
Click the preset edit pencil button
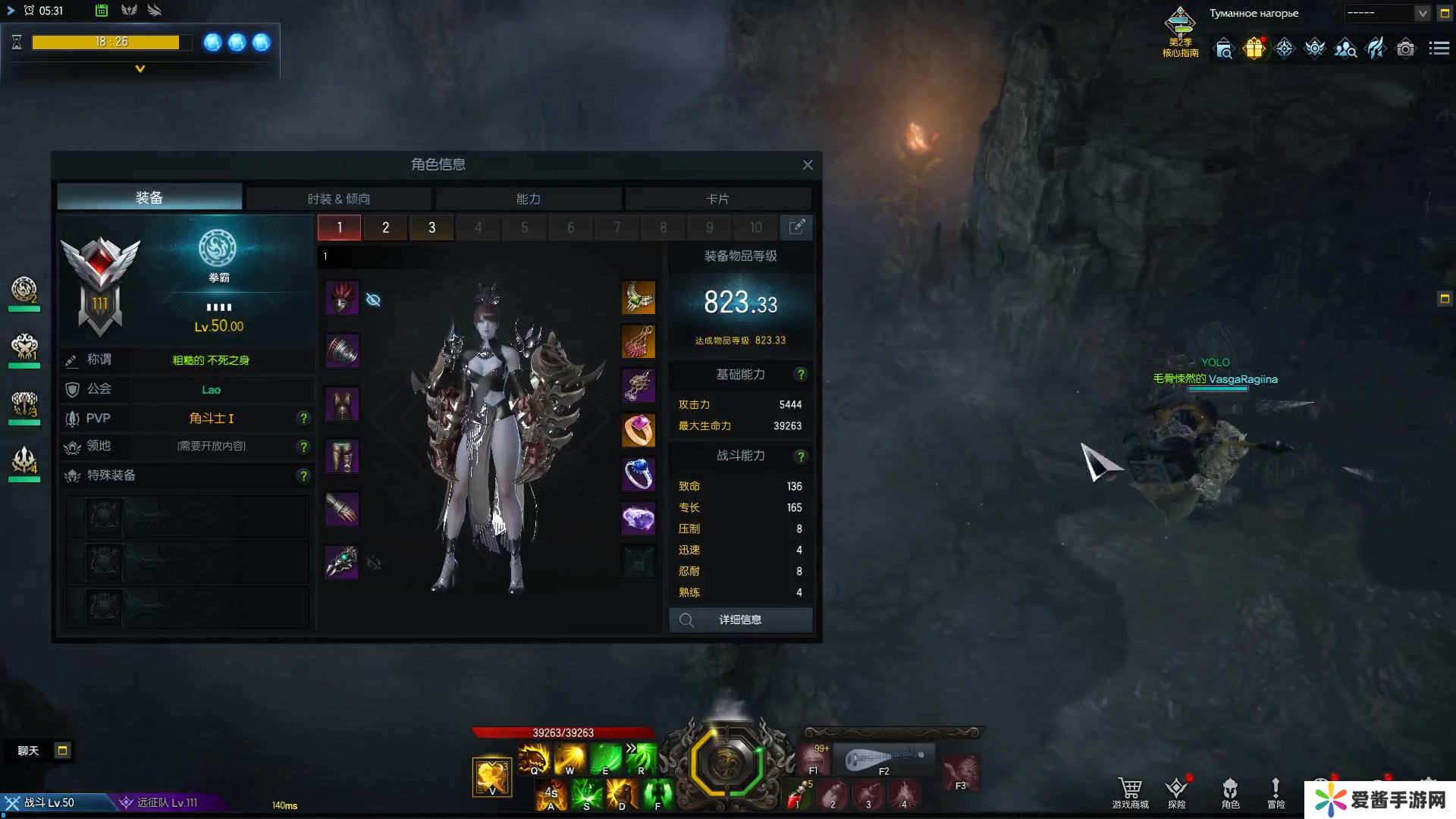(x=796, y=227)
